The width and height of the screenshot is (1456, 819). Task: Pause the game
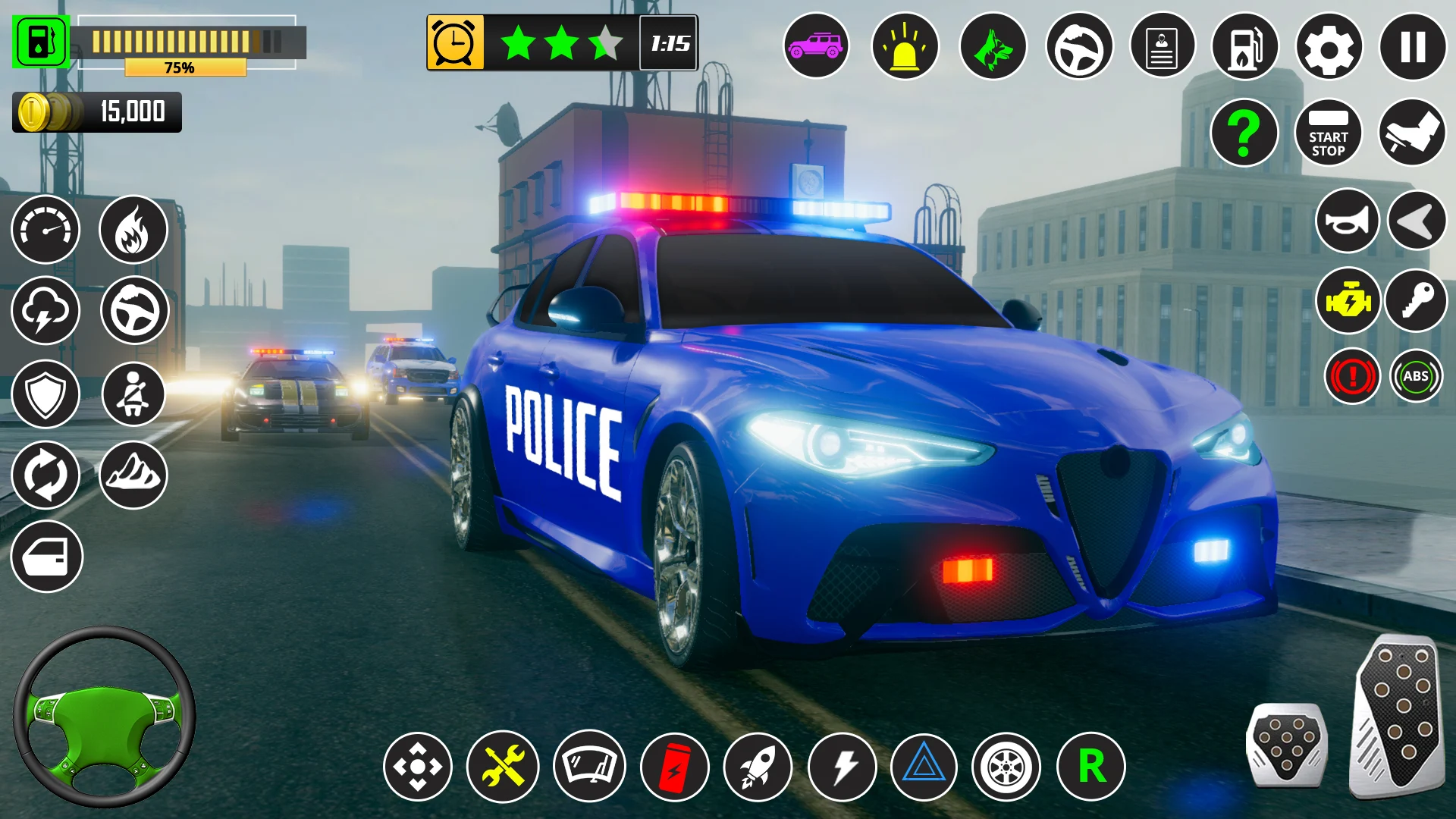[1413, 47]
